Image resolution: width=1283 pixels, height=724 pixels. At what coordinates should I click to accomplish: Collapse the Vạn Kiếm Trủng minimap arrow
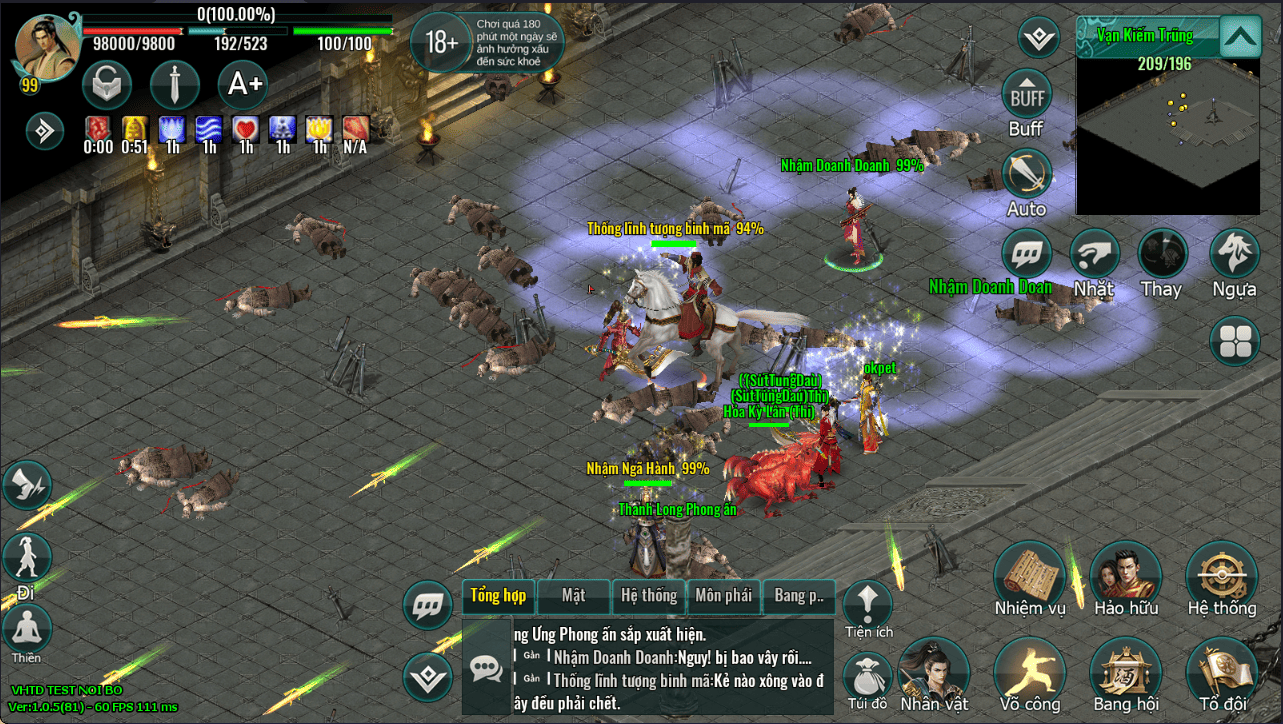(1240, 38)
